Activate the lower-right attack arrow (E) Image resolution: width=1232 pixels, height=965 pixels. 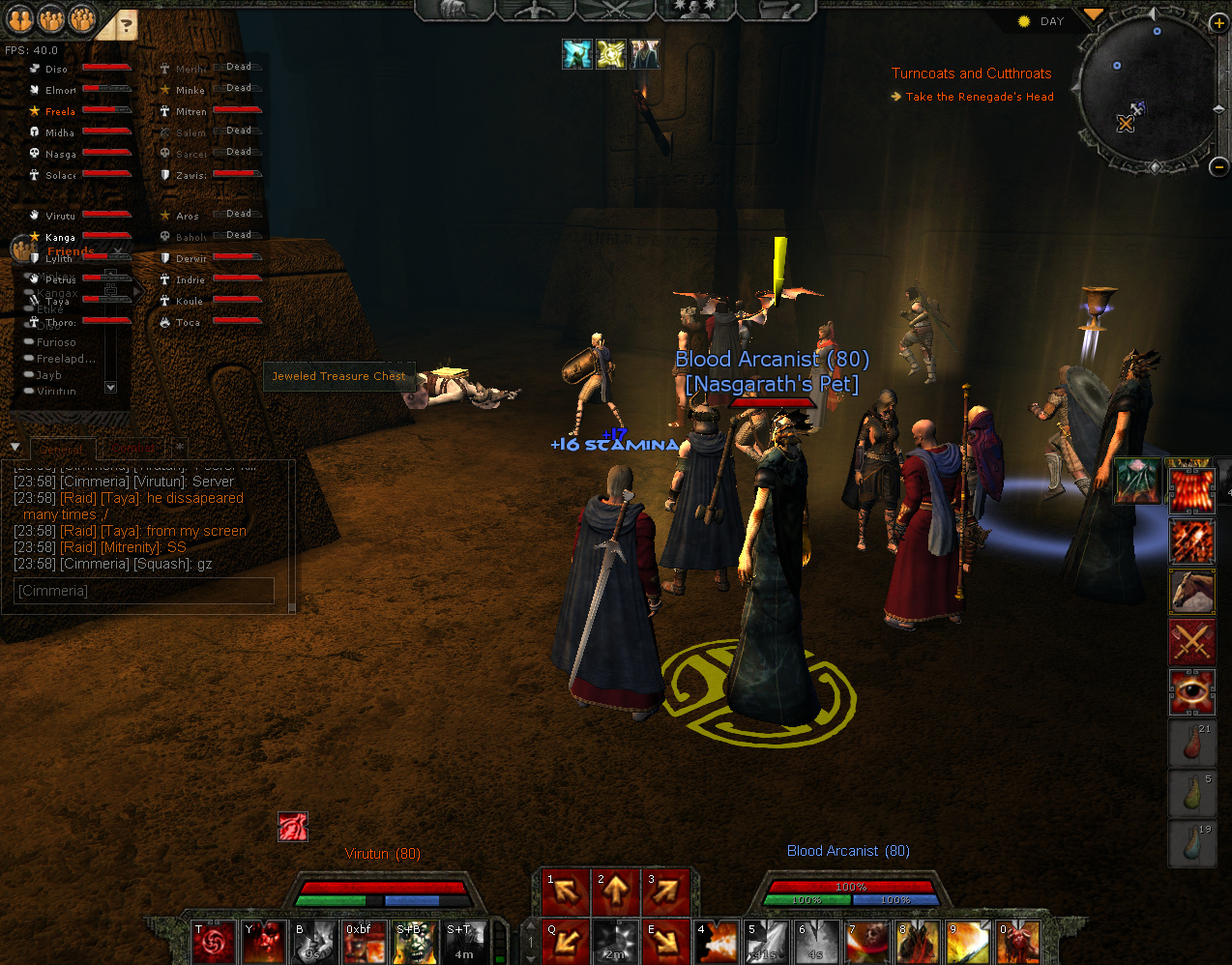pos(666,941)
